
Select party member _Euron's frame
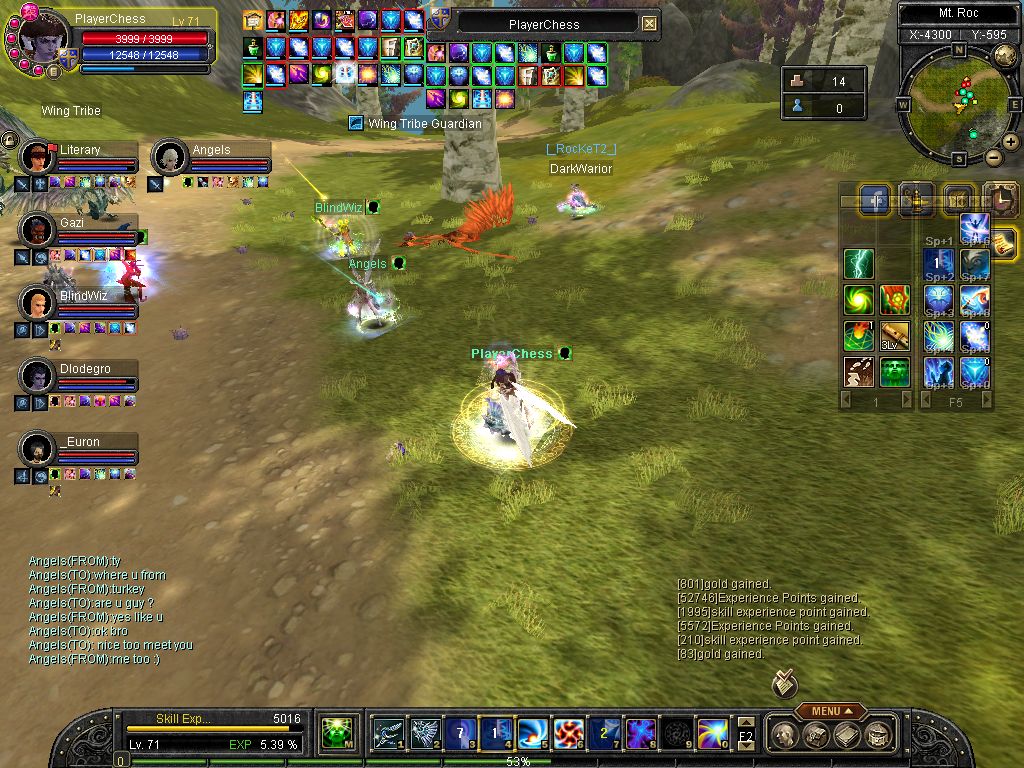(x=80, y=448)
